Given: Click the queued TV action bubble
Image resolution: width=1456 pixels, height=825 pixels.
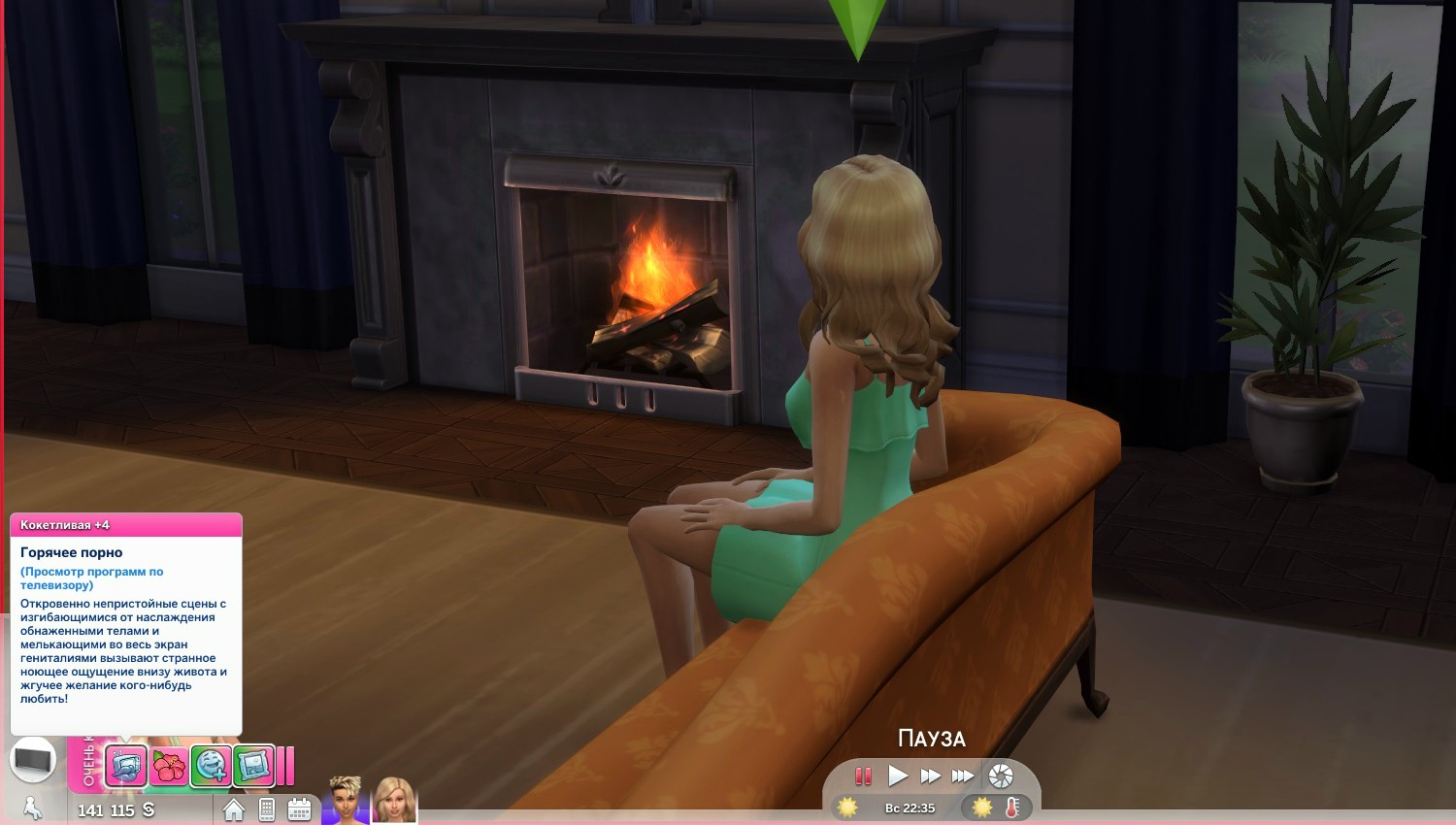Looking at the screenshot, I should 33,759.
